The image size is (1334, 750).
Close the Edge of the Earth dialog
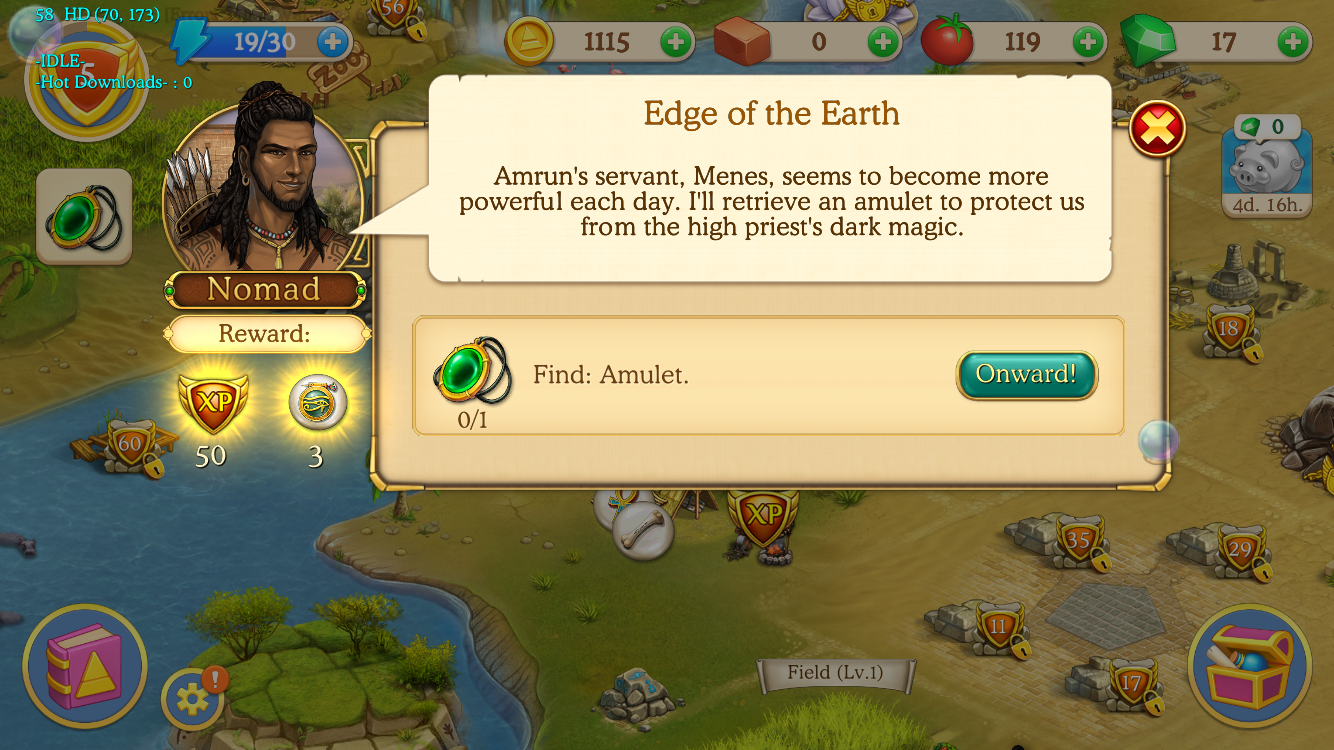[1157, 129]
